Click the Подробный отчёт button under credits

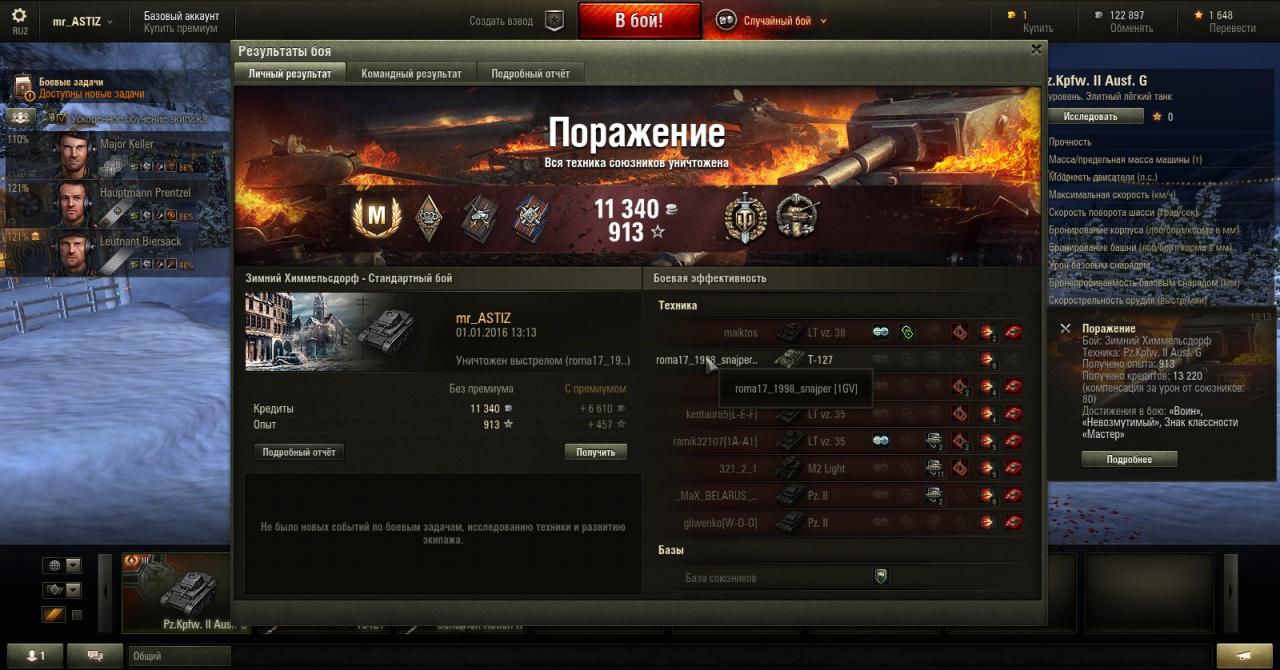[300, 452]
